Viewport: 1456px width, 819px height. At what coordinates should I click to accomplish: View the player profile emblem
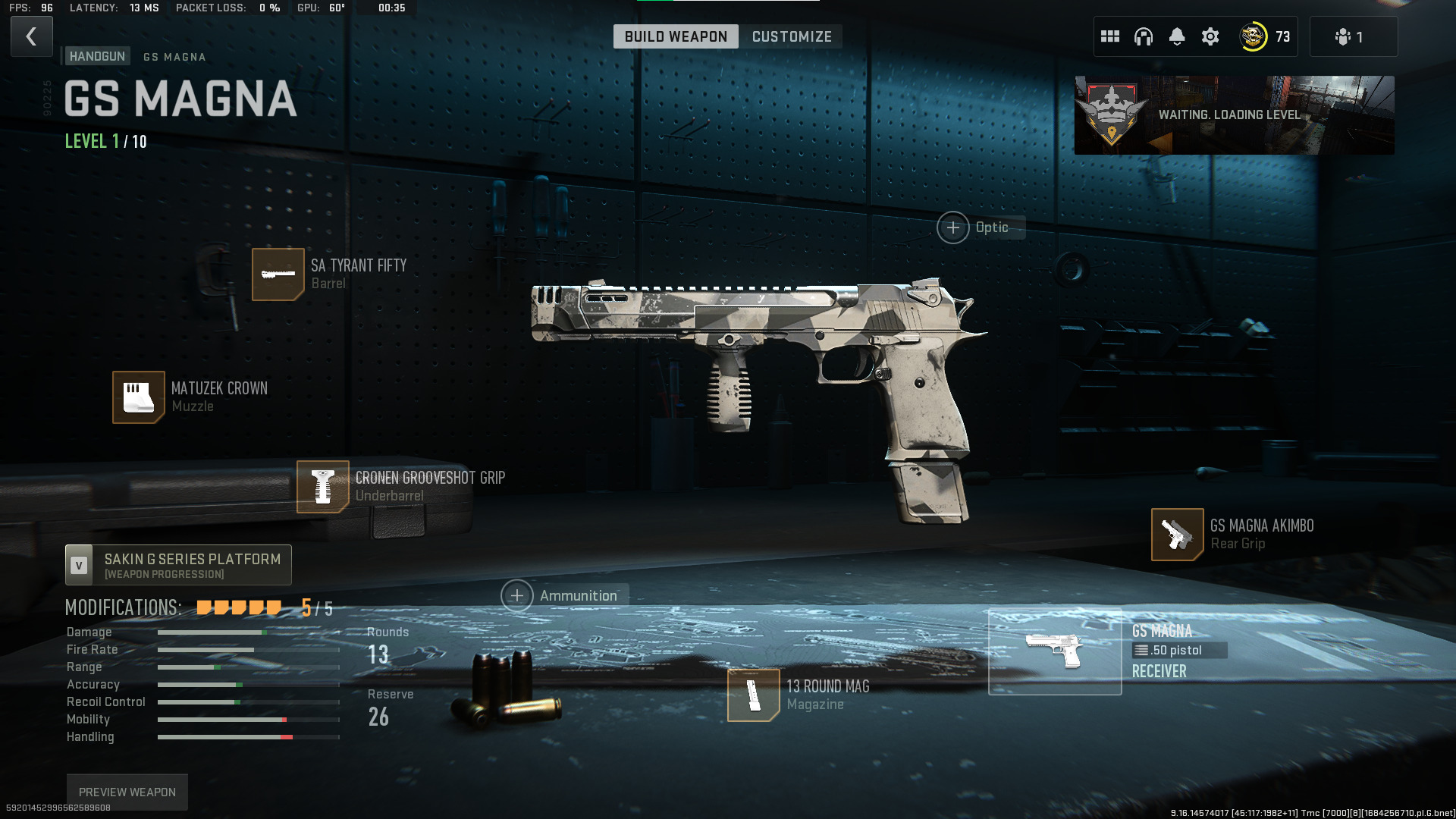(x=1253, y=36)
